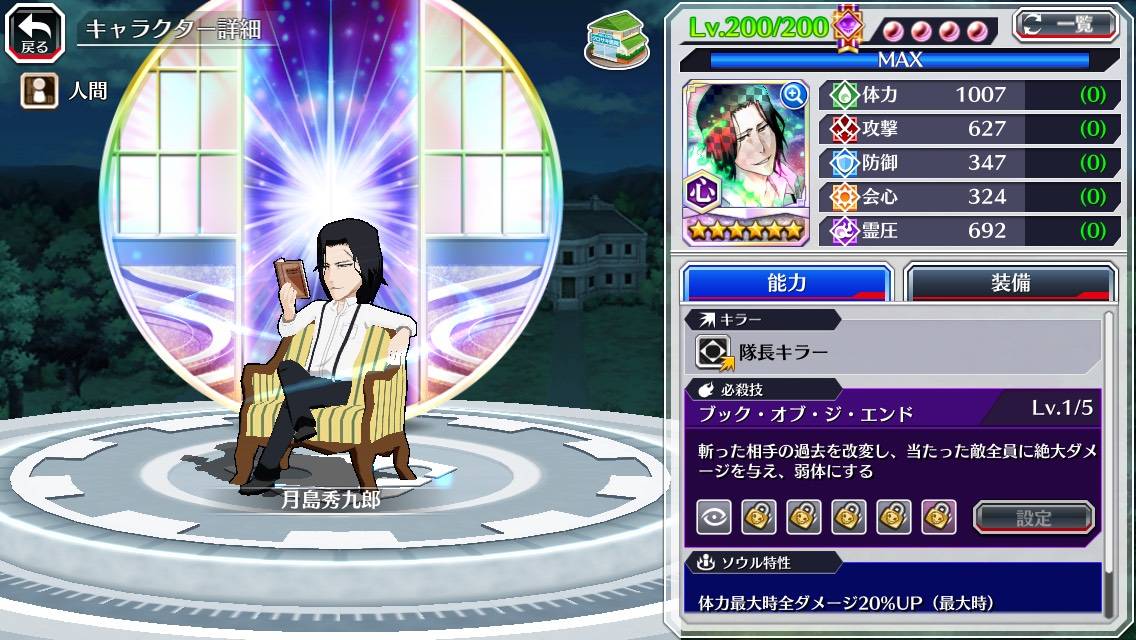Tap the 心 attribute badge
This screenshot has width=1136, height=640.
click(x=701, y=191)
